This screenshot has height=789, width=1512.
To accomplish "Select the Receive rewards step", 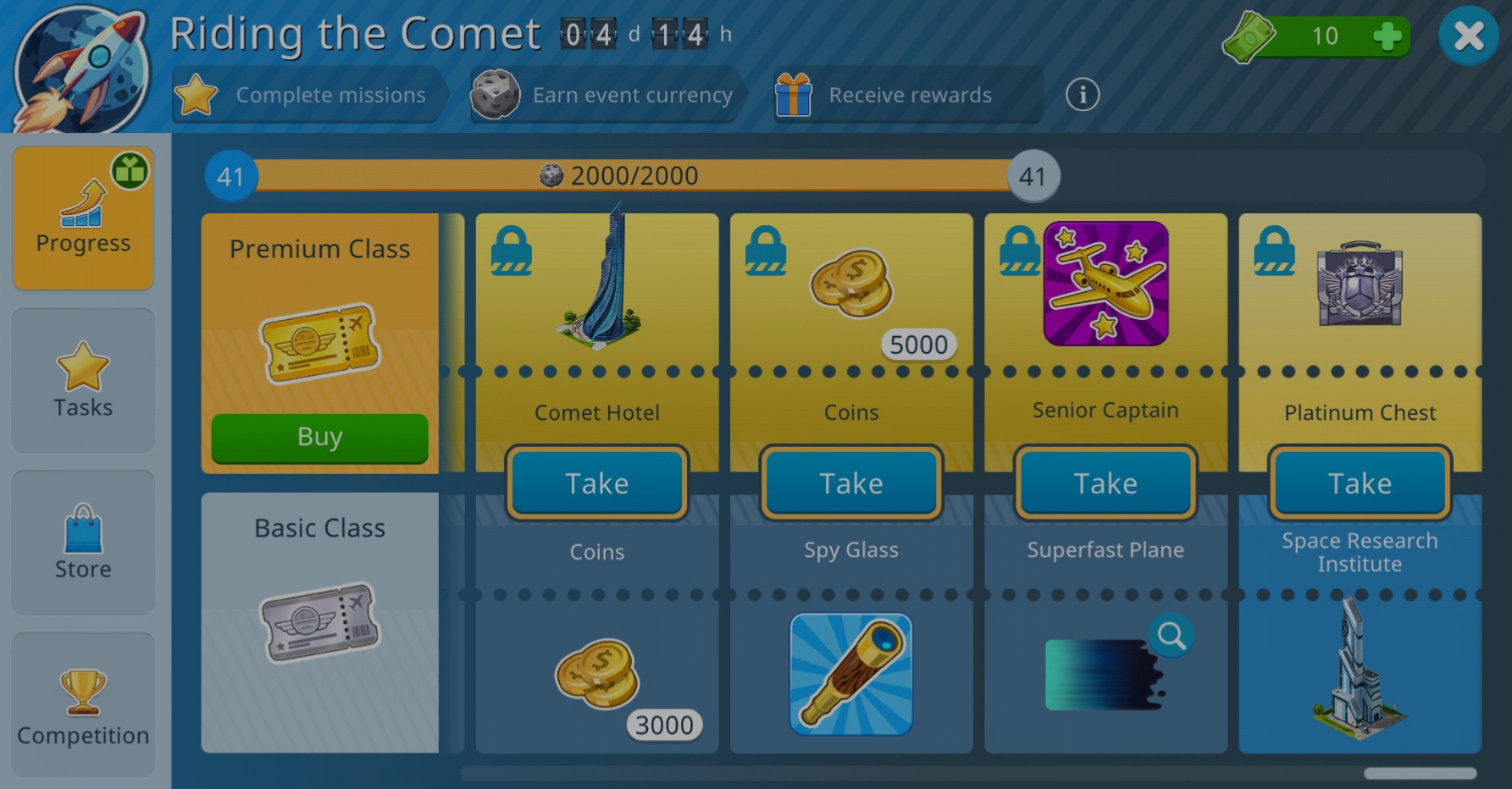I will [x=906, y=95].
